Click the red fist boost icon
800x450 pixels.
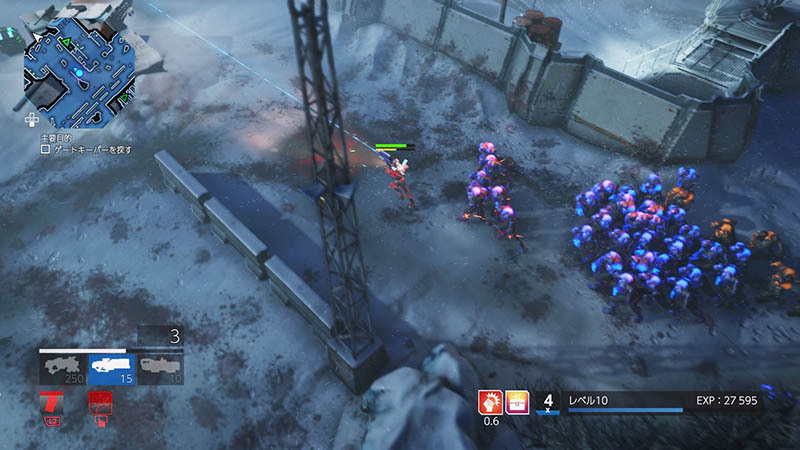491,401
